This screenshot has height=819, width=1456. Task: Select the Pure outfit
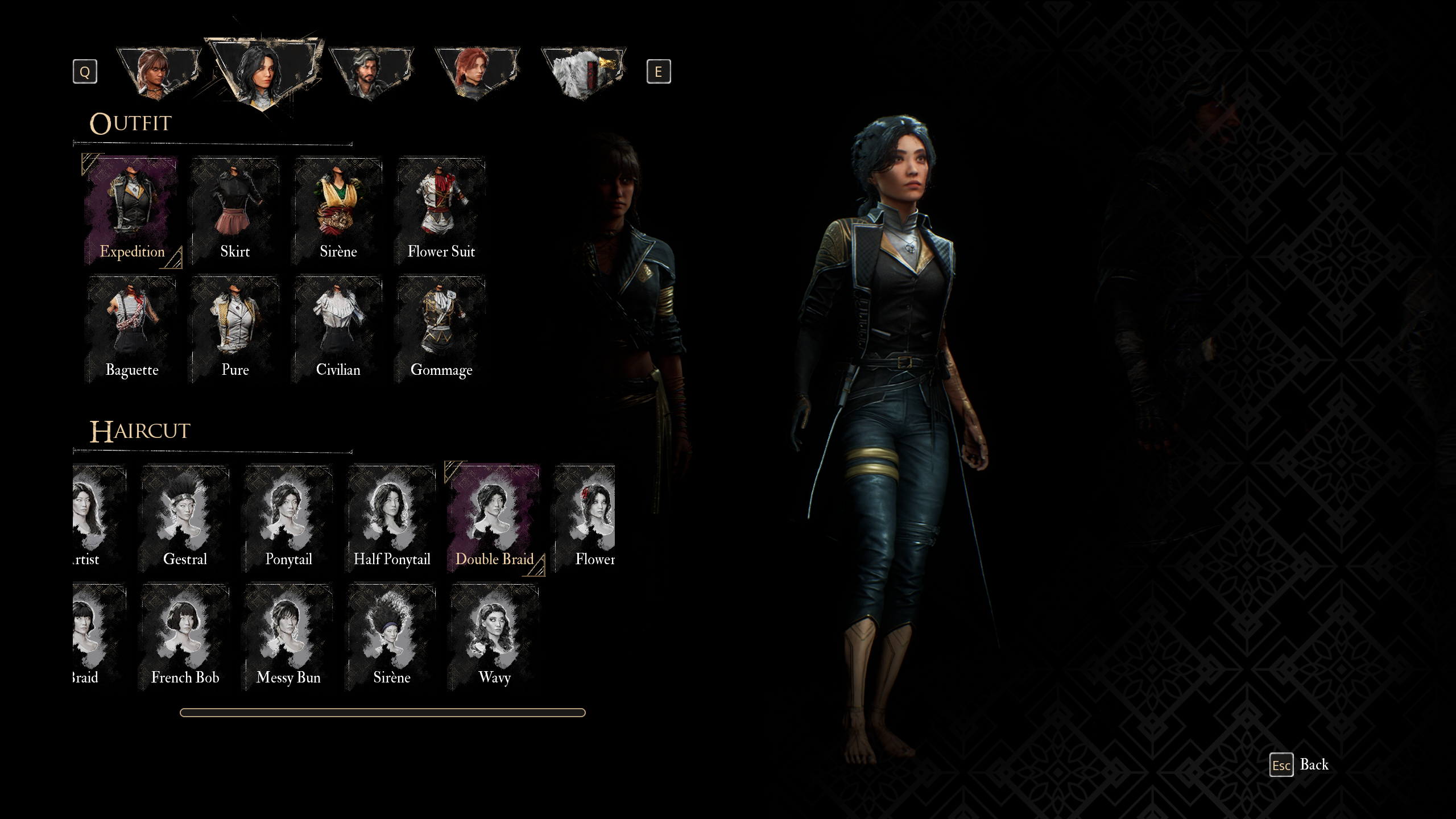[x=235, y=329]
